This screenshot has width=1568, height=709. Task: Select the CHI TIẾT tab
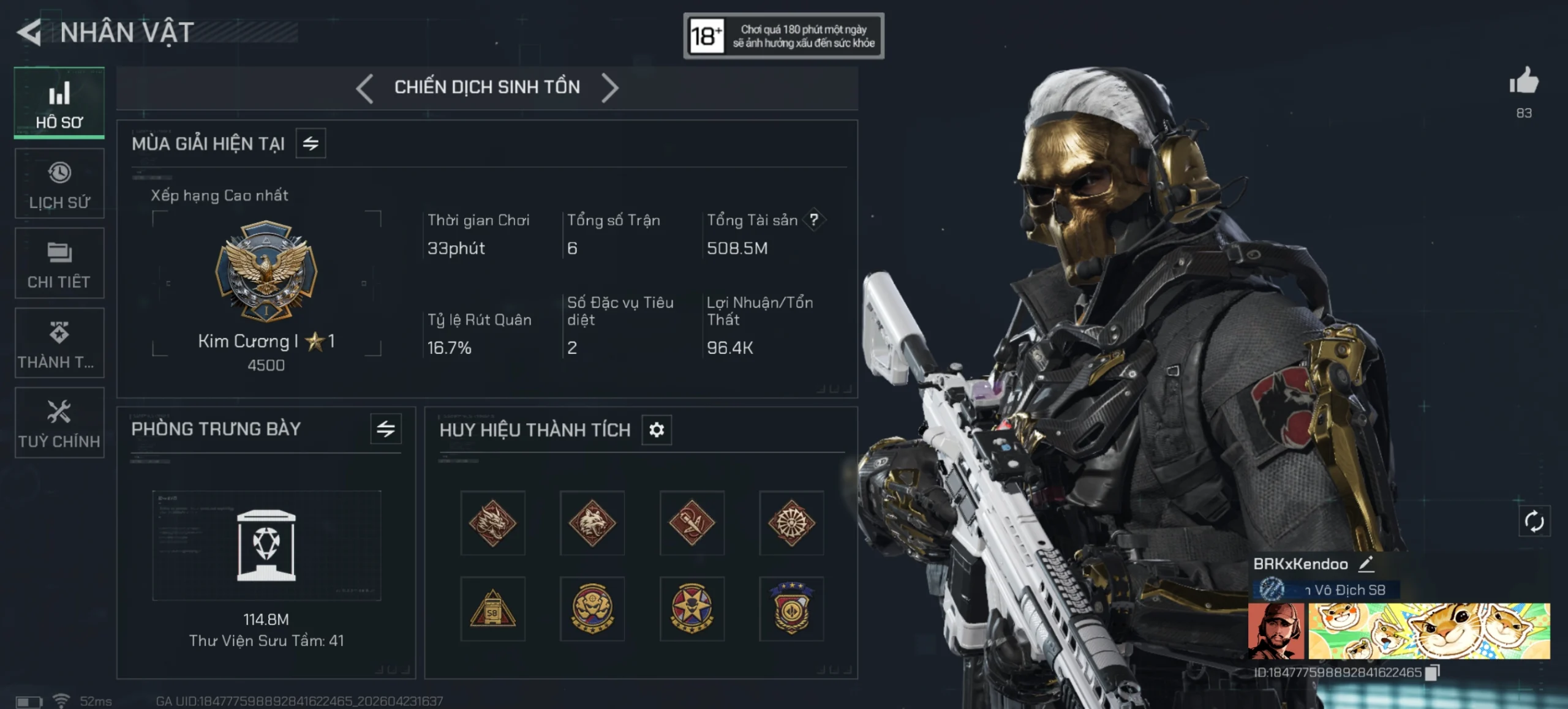pyautogui.click(x=59, y=263)
